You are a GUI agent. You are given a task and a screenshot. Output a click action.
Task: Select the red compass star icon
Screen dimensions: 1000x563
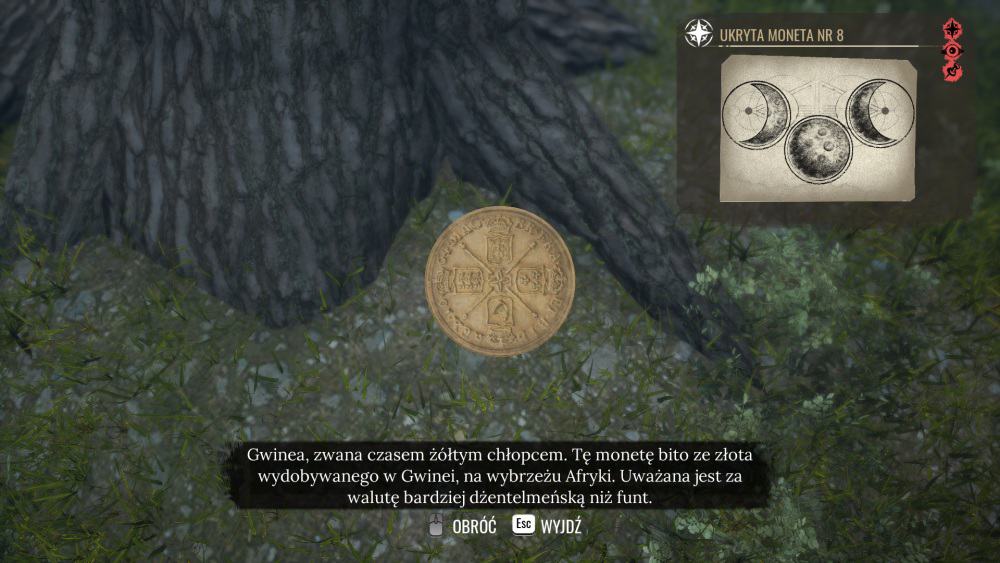[952, 29]
